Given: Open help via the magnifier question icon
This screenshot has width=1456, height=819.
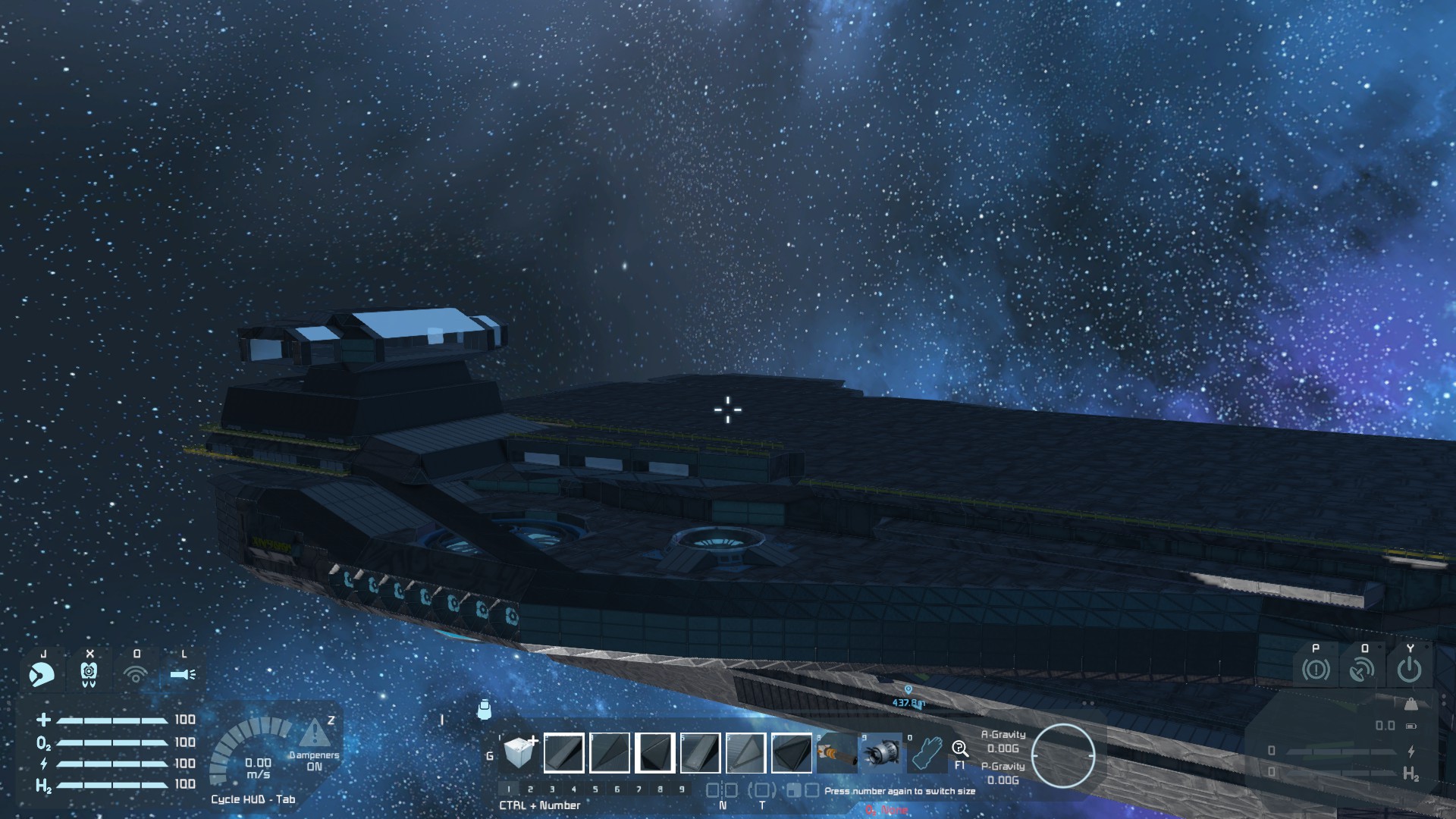Looking at the screenshot, I should point(960,750).
